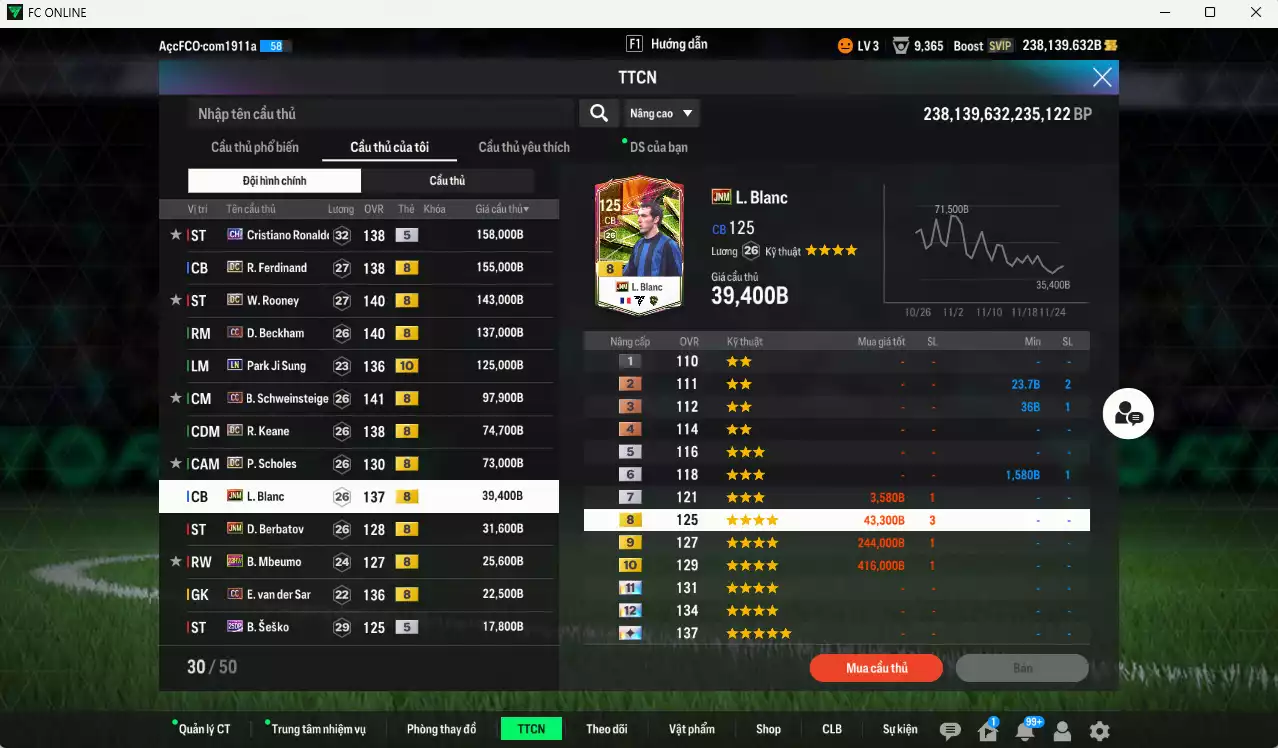This screenshot has height=748, width=1278.
Task: Open the Shop menu
Action: pos(768,729)
